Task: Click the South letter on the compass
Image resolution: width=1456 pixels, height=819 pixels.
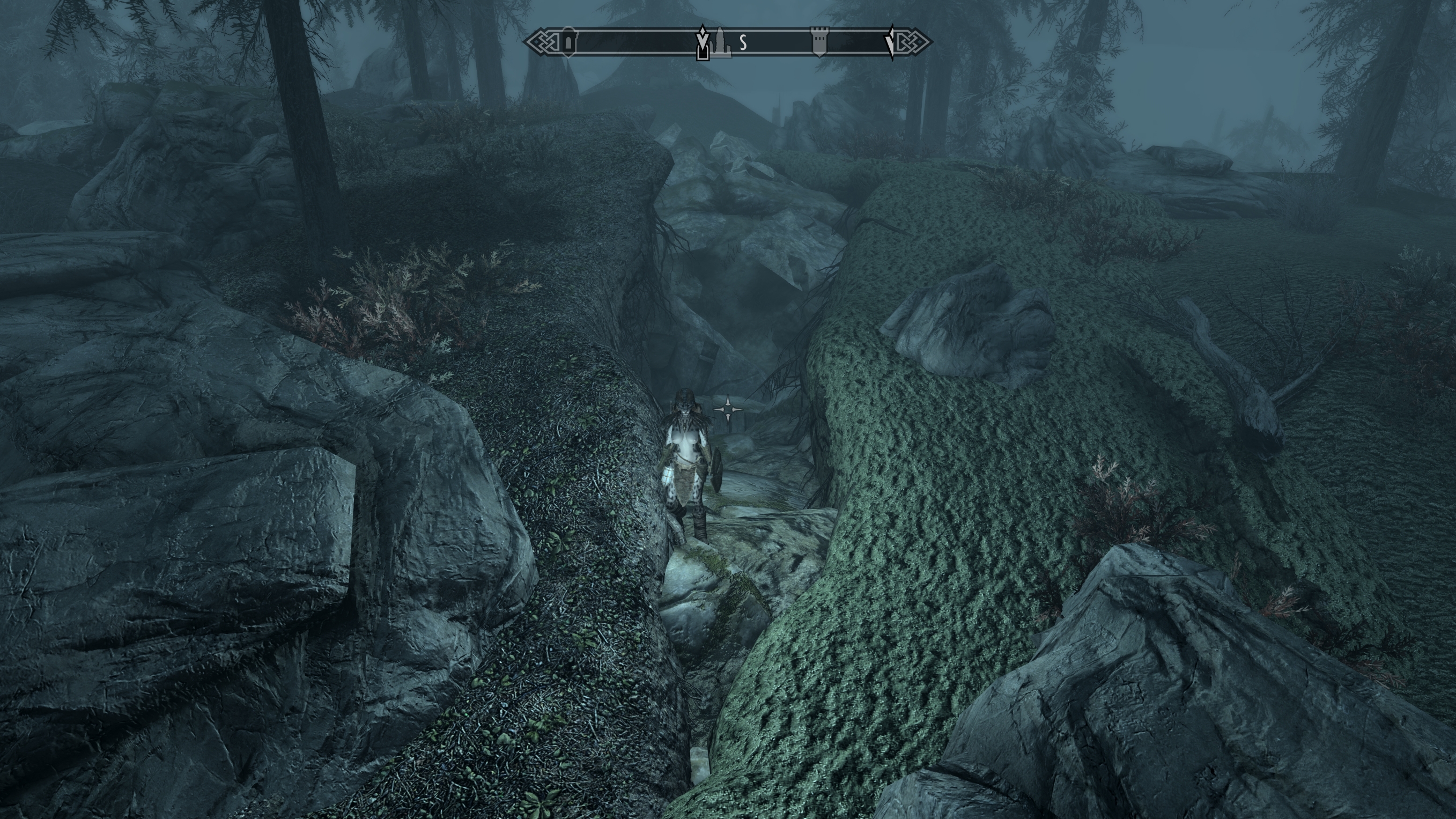Action: tap(743, 42)
